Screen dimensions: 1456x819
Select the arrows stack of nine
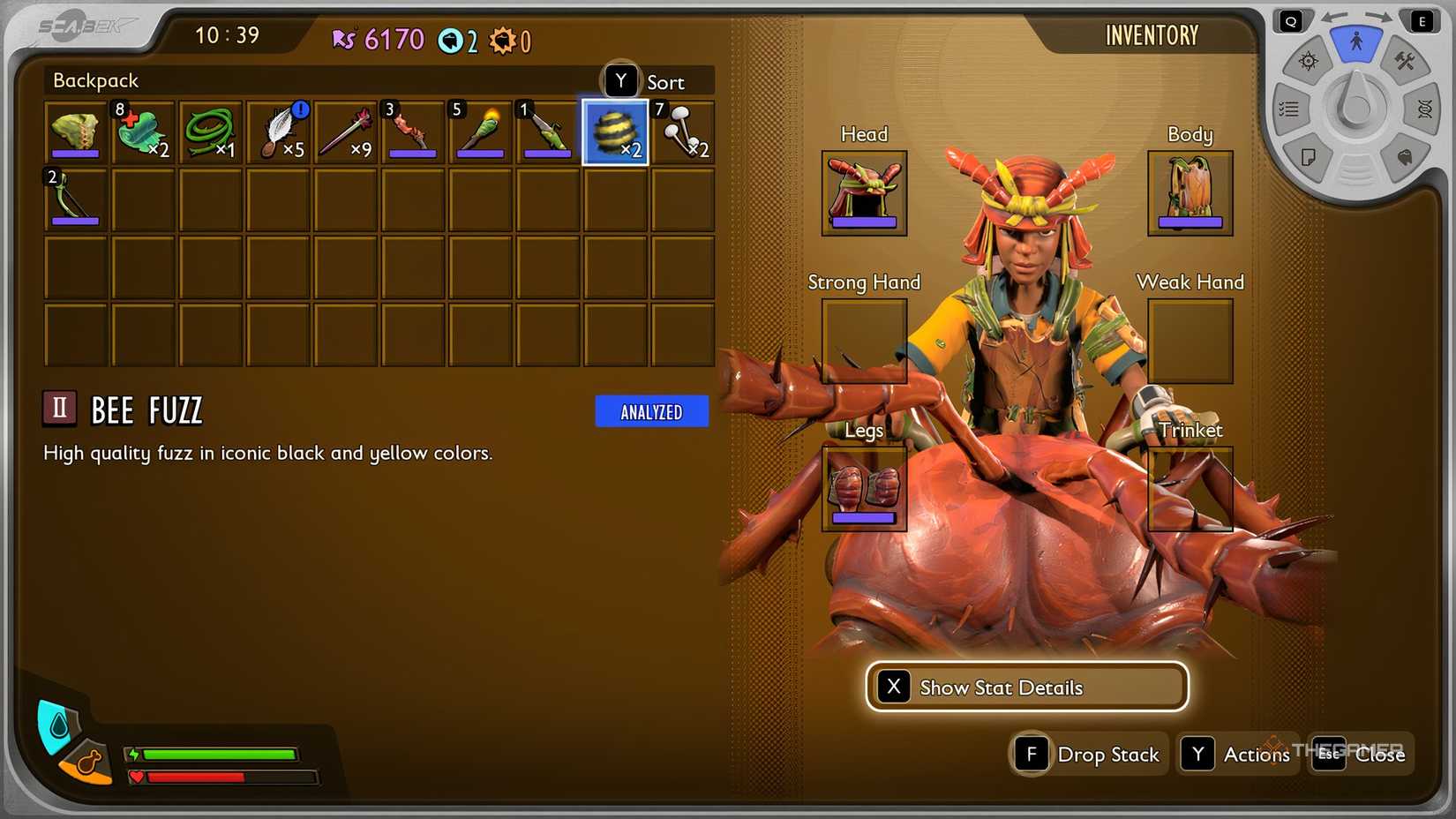pos(346,132)
